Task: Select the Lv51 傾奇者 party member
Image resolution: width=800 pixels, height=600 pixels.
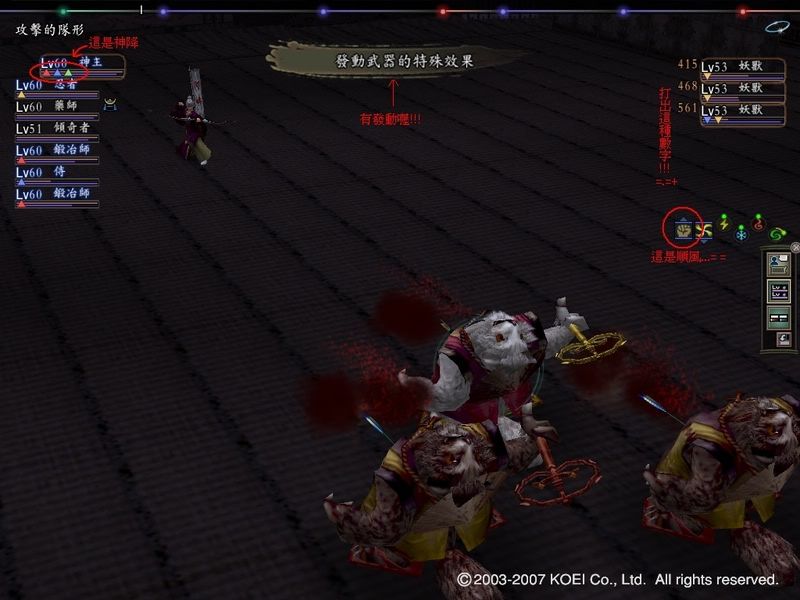Action: point(60,129)
